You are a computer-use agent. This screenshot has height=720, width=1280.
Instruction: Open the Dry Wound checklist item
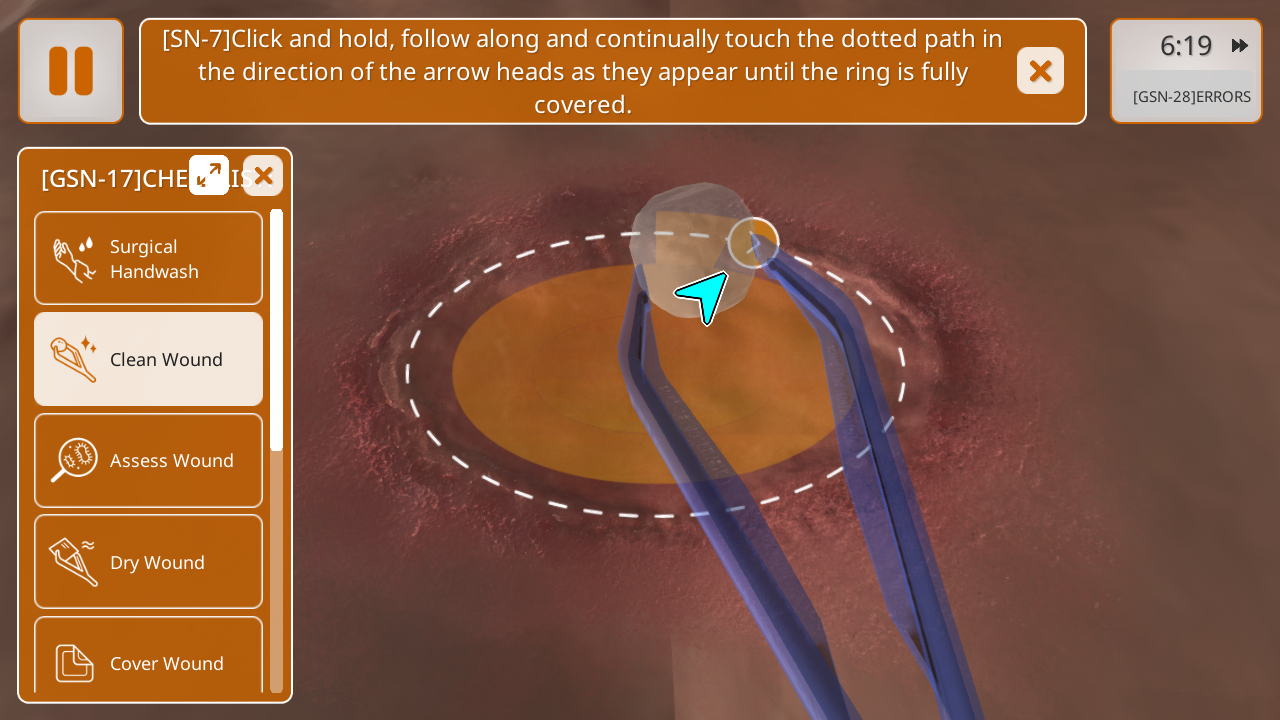tap(149, 562)
